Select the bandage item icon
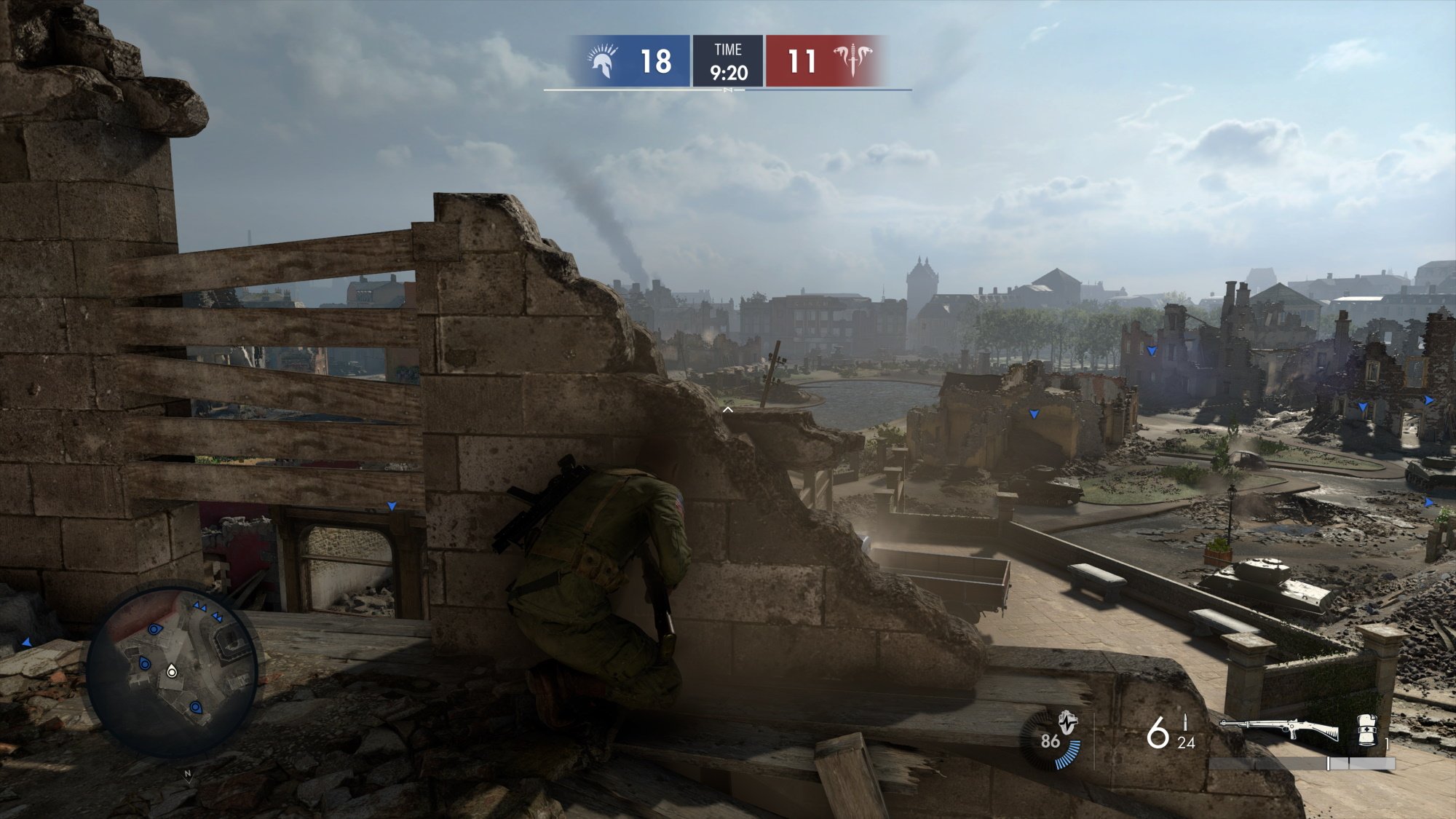 pos(1367,730)
